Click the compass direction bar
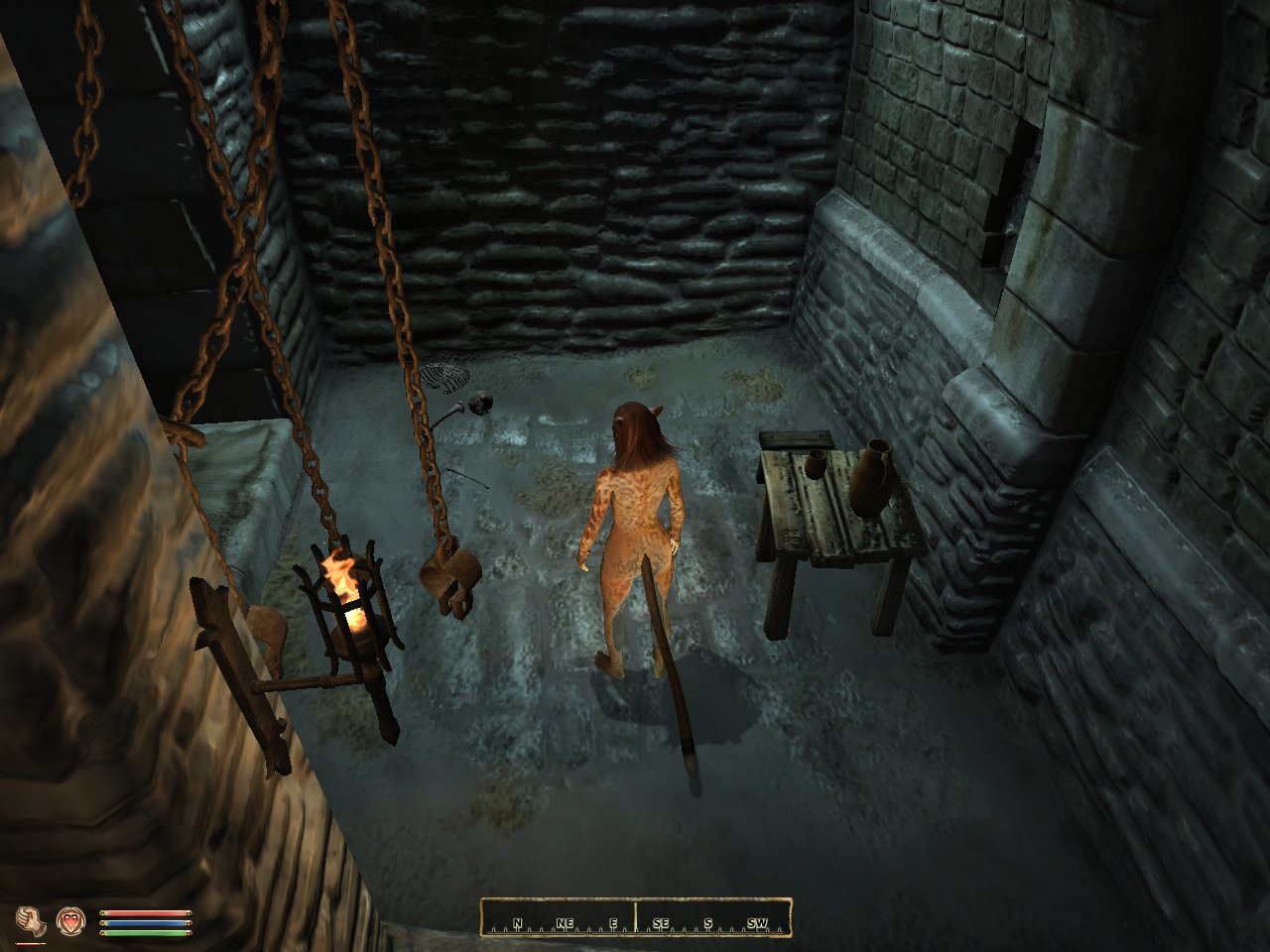The image size is (1270, 952). click(635, 918)
